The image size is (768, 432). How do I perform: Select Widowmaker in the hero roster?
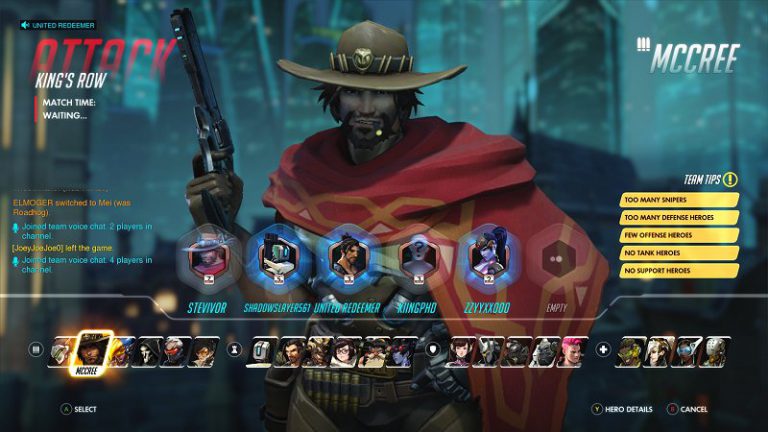click(403, 351)
